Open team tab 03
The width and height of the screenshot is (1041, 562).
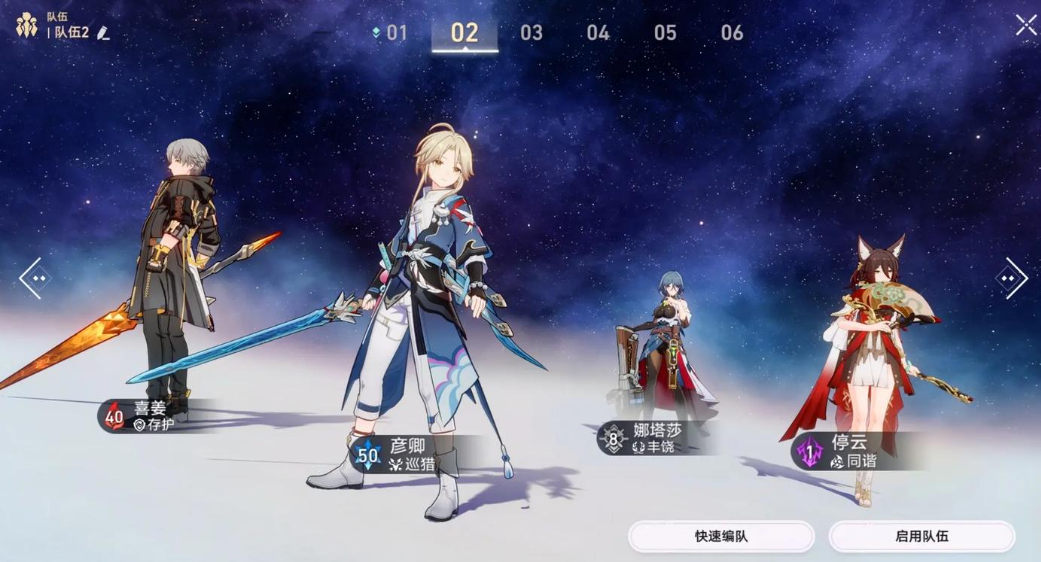point(531,33)
